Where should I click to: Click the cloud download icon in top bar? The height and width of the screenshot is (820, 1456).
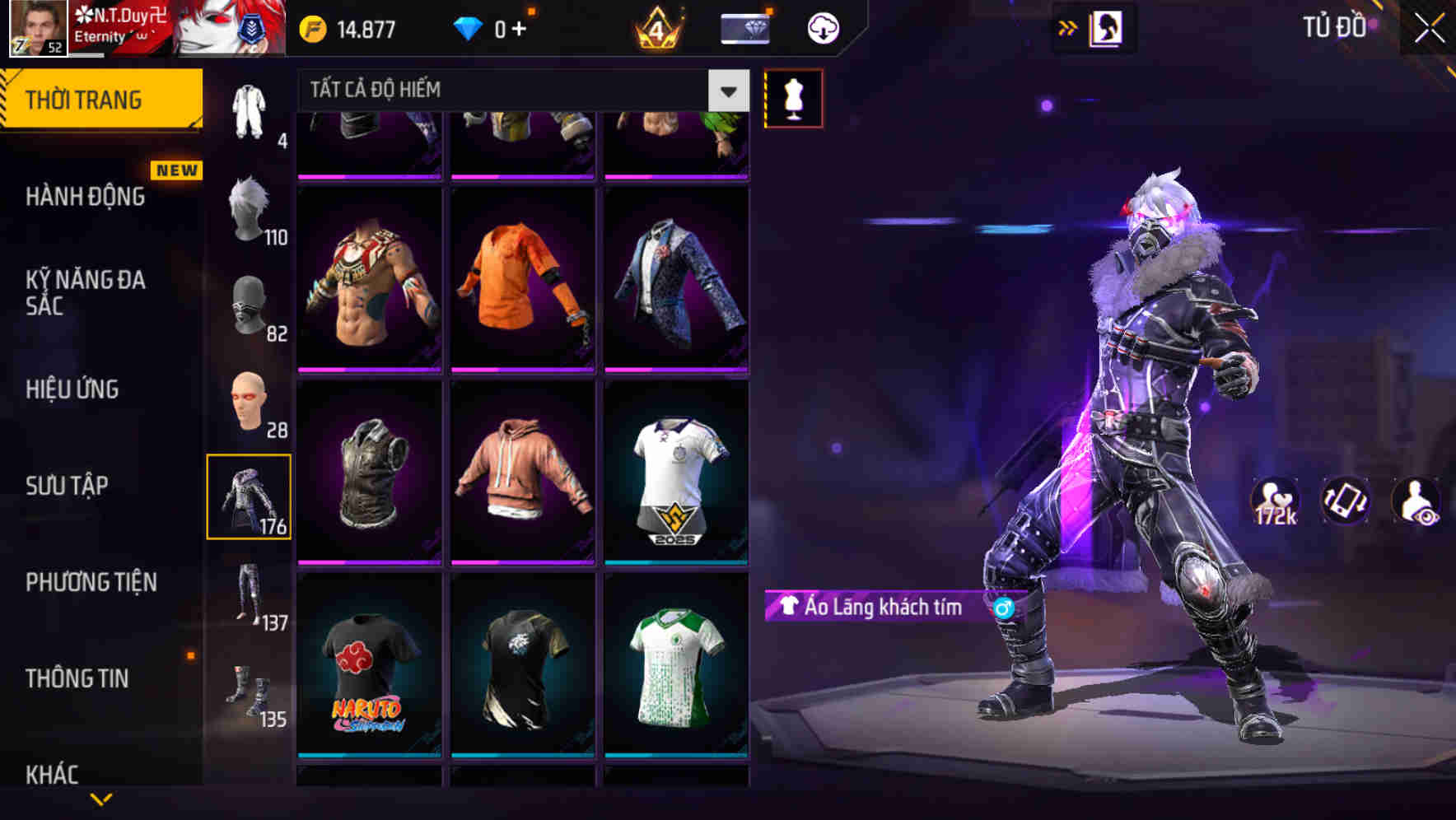822,27
